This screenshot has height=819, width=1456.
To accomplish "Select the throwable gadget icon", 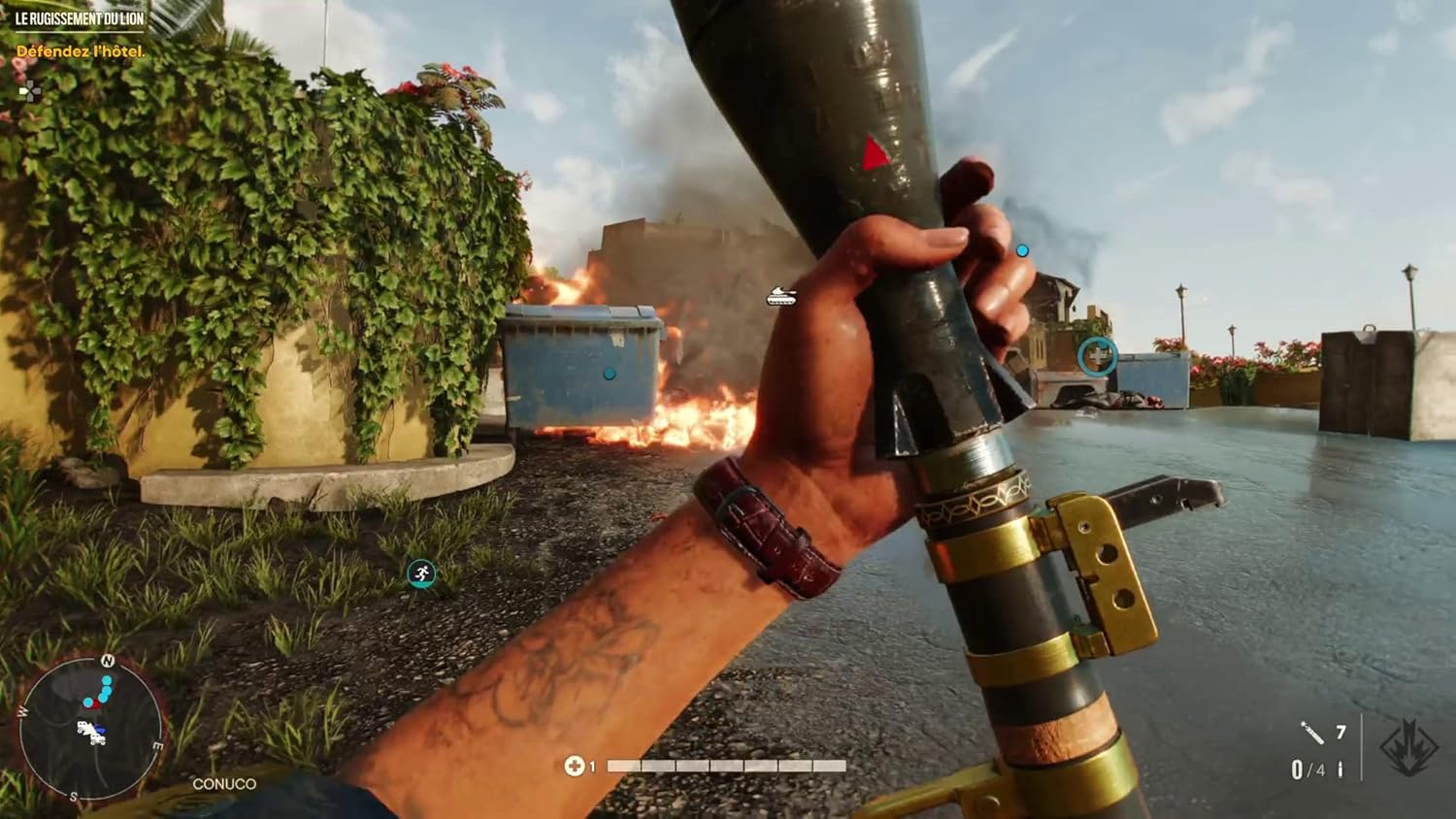I will (x=1312, y=733).
